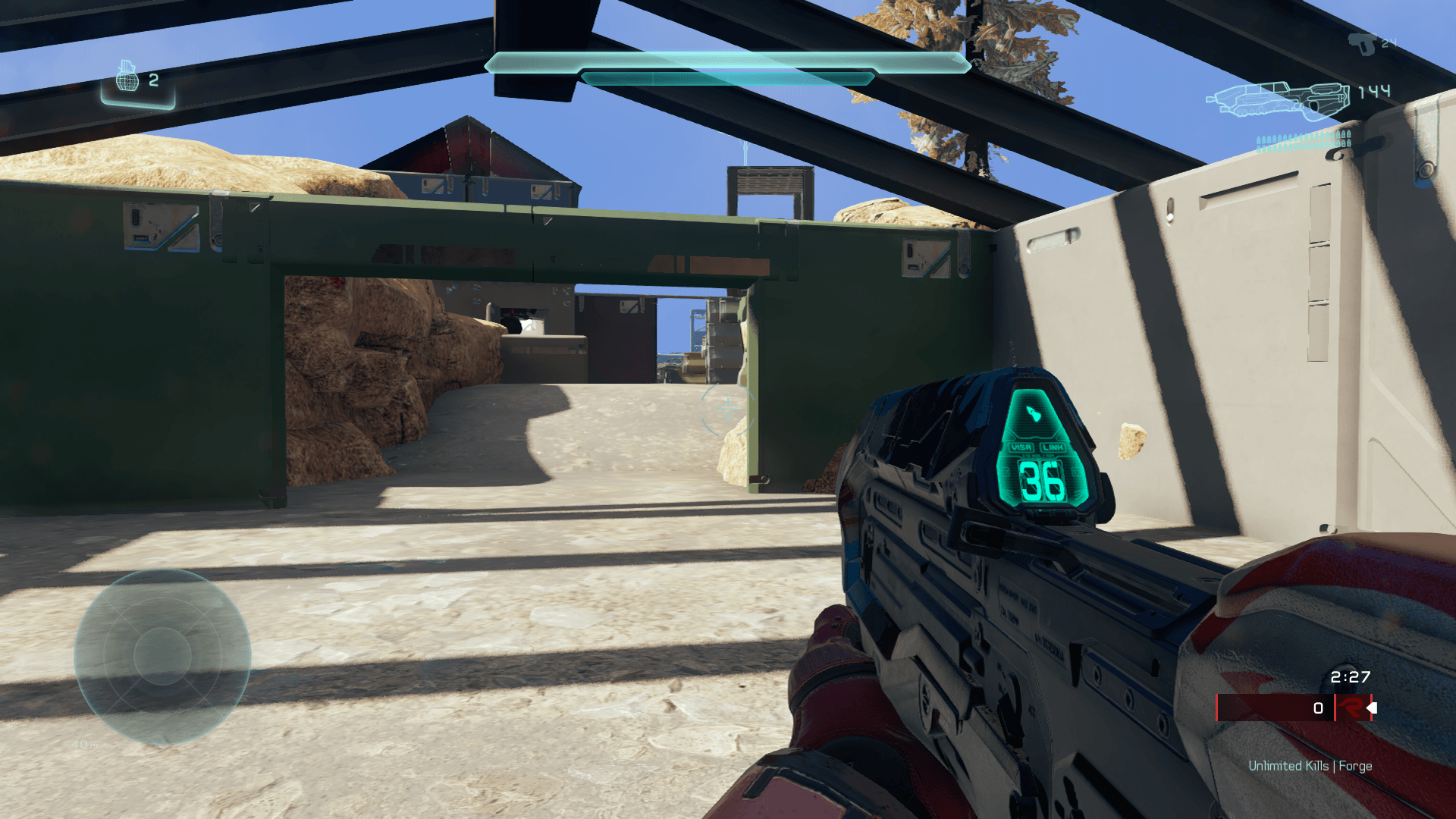The width and height of the screenshot is (1456, 819).
Task: Select the Unlimited Kills game mode text
Action: click(x=1288, y=766)
